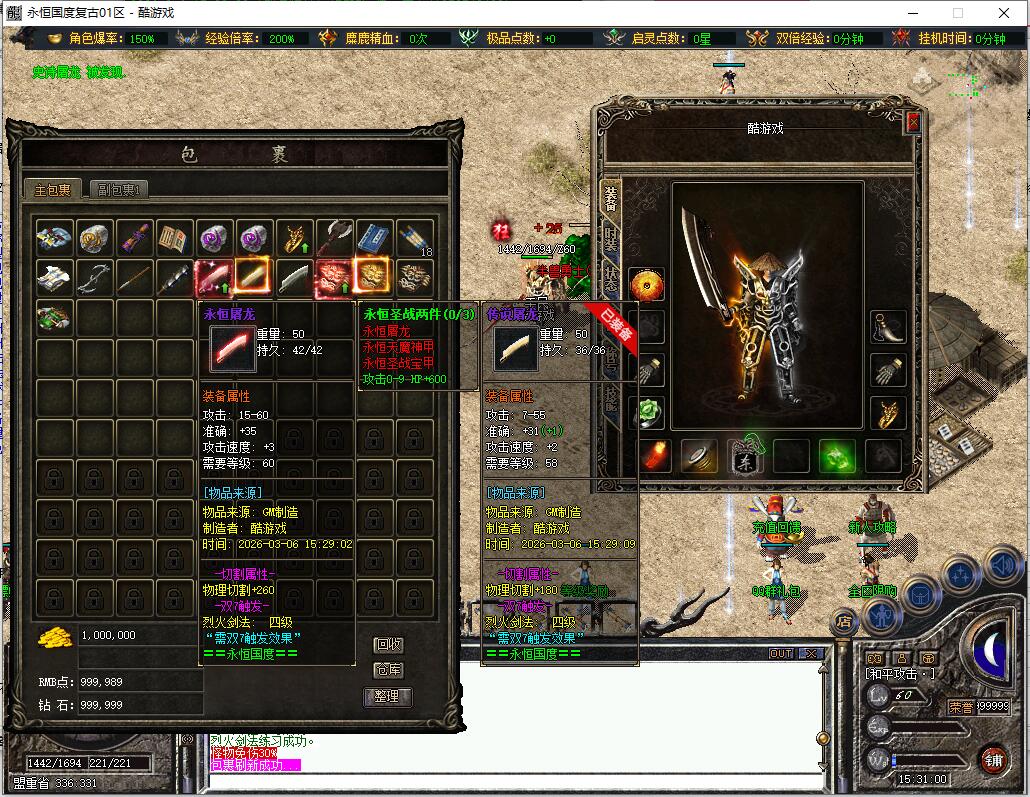Click the red 铺 stall button

992,758
